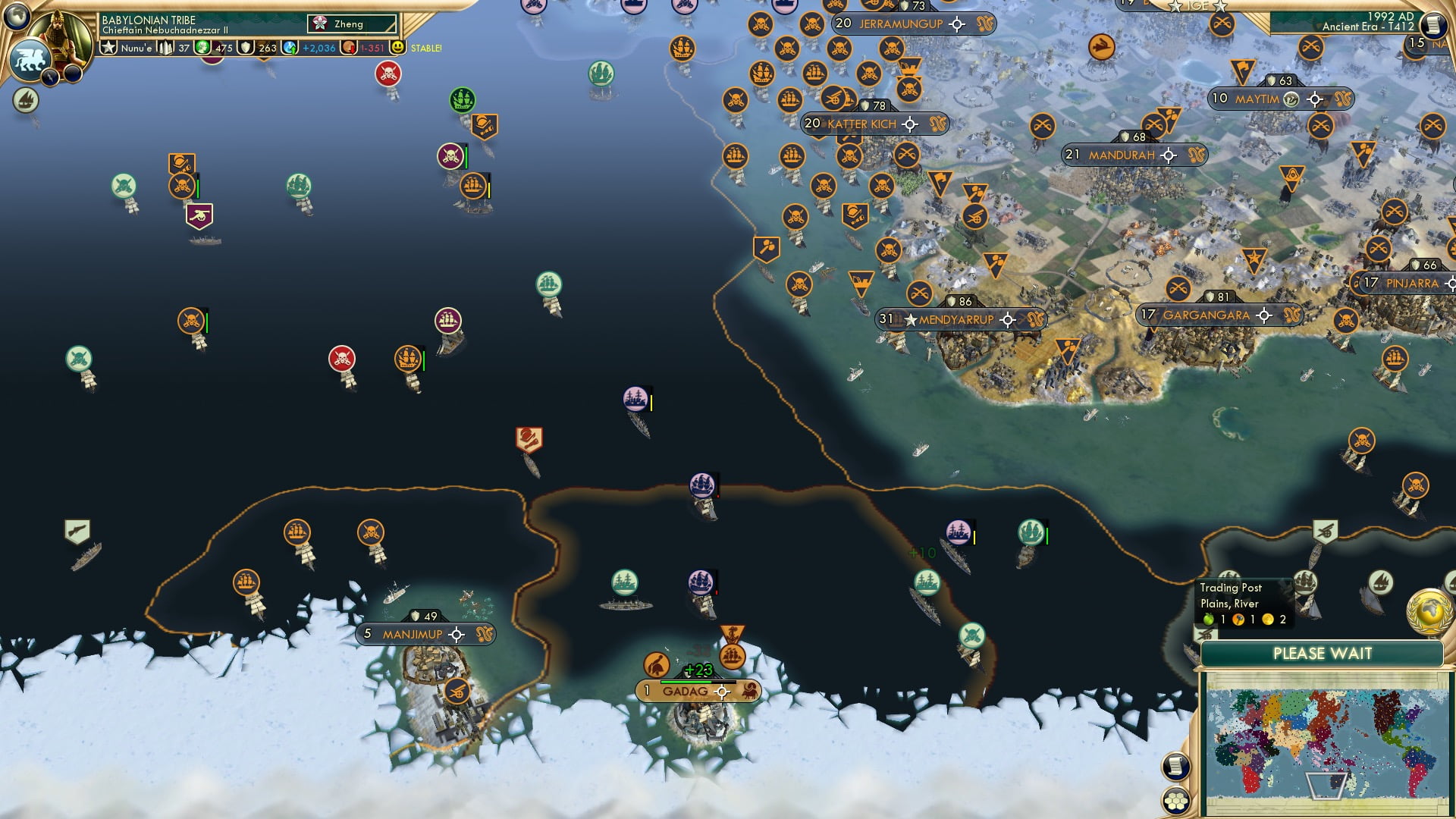Select the leader portrait of Nebuchadnezzar II

click(60, 33)
